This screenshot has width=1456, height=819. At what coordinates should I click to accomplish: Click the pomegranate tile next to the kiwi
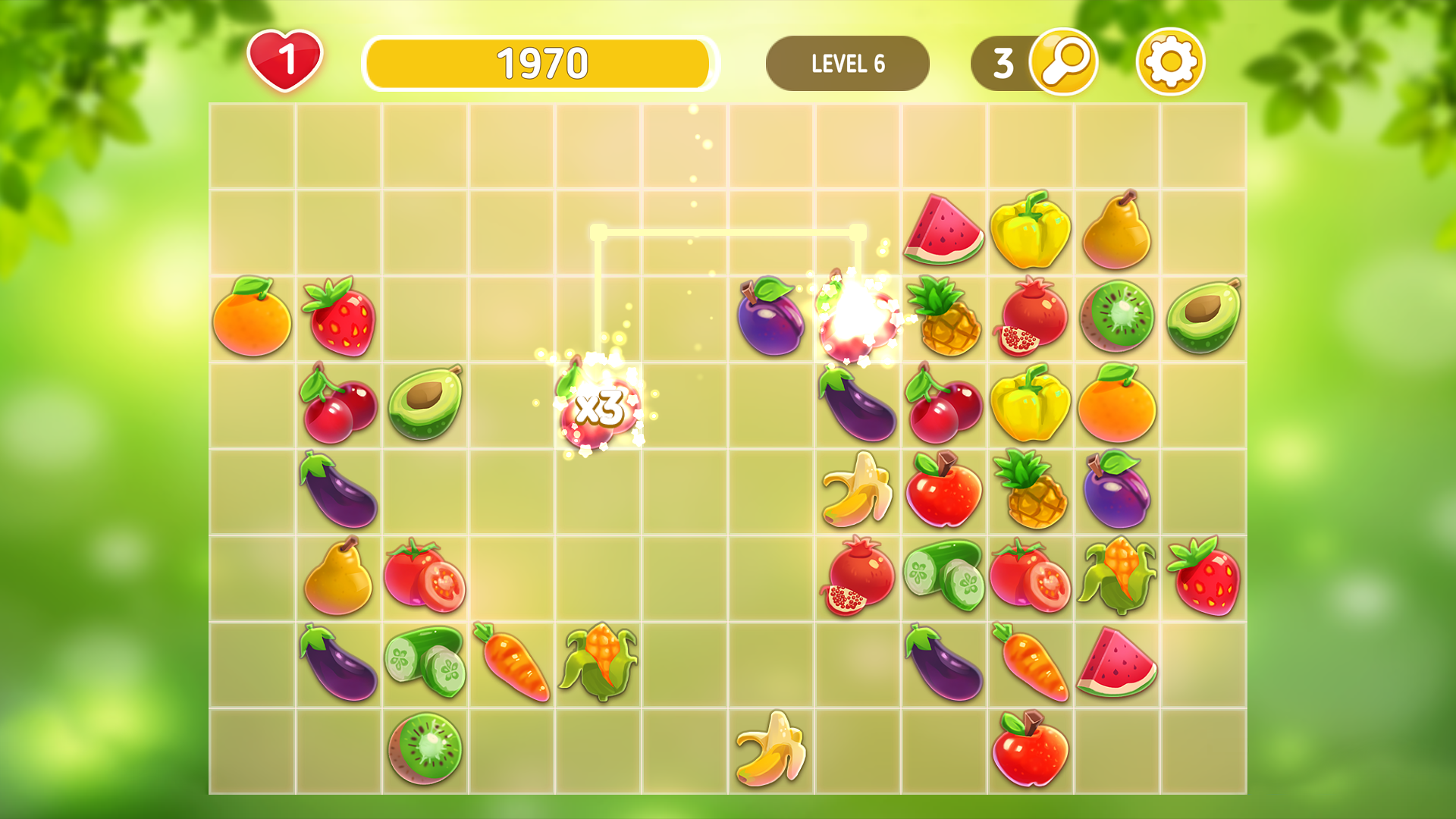pyautogui.click(x=1030, y=317)
